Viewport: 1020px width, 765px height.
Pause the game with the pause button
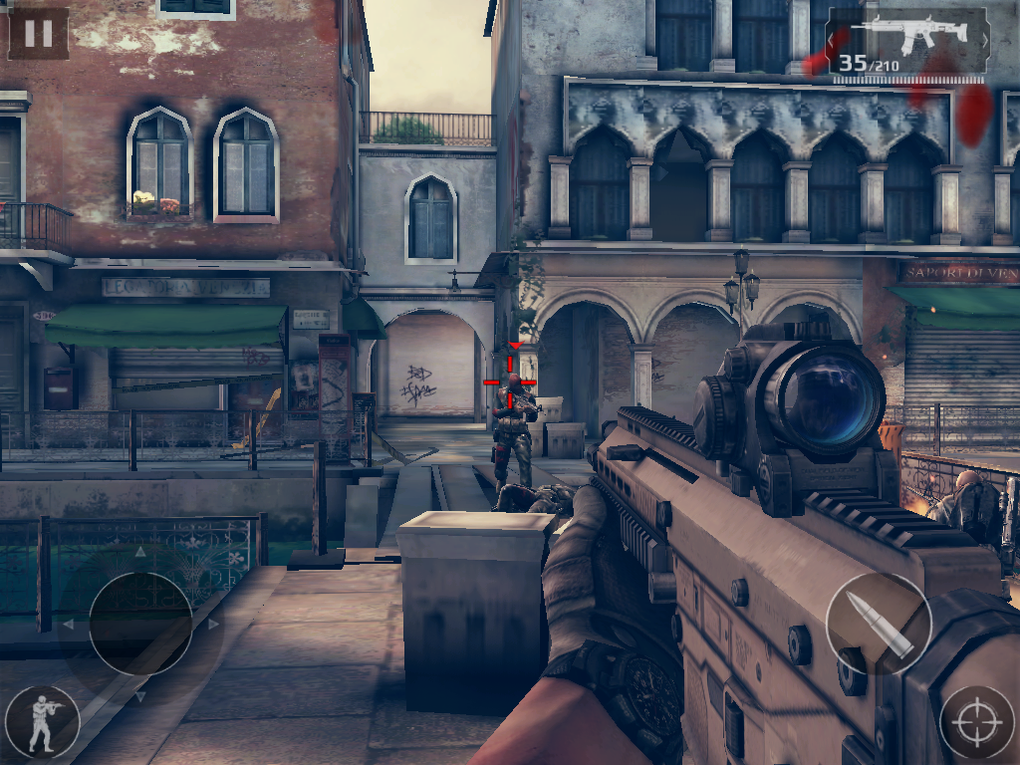tap(38, 33)
